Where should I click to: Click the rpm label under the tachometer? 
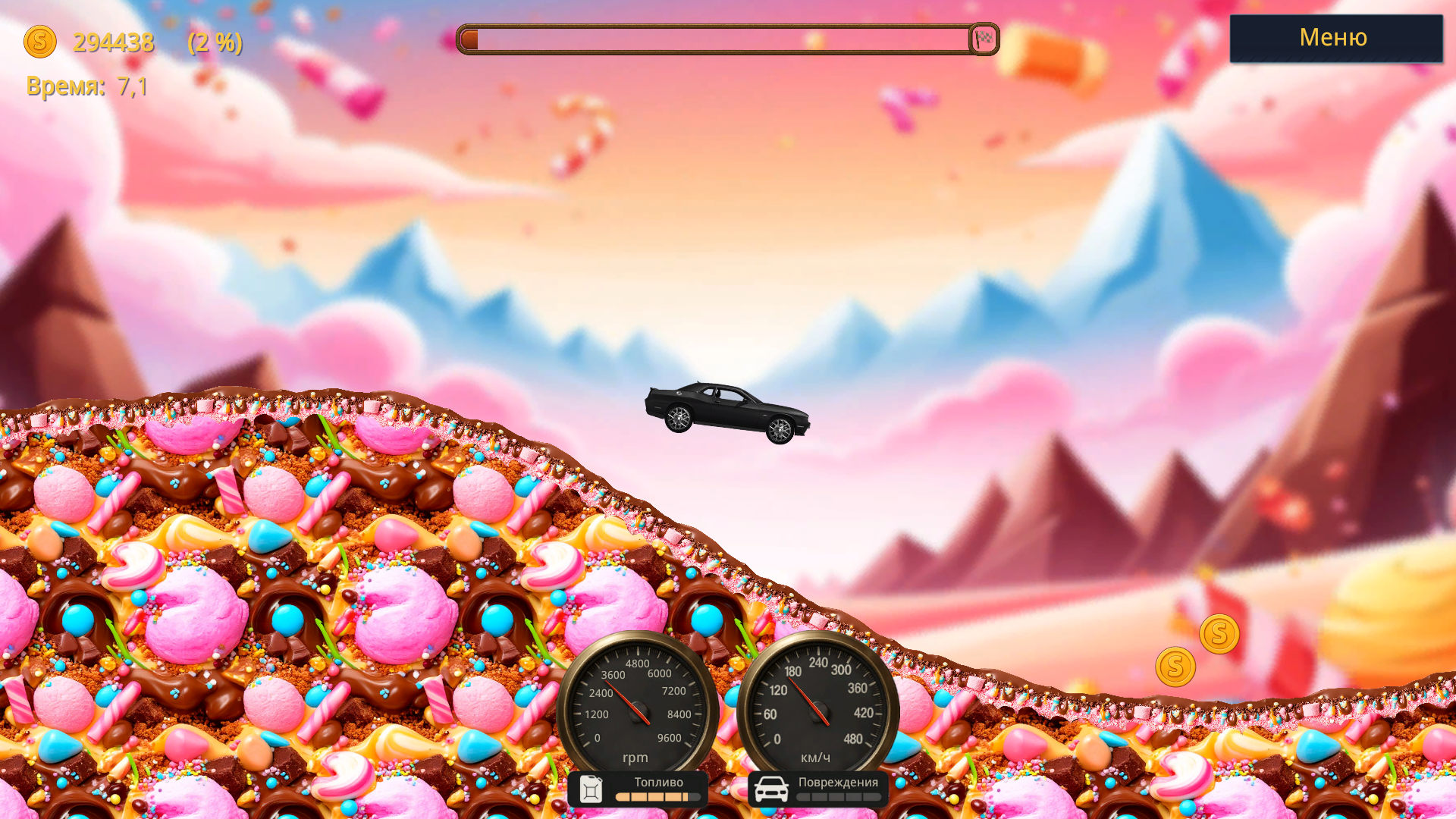635,758
